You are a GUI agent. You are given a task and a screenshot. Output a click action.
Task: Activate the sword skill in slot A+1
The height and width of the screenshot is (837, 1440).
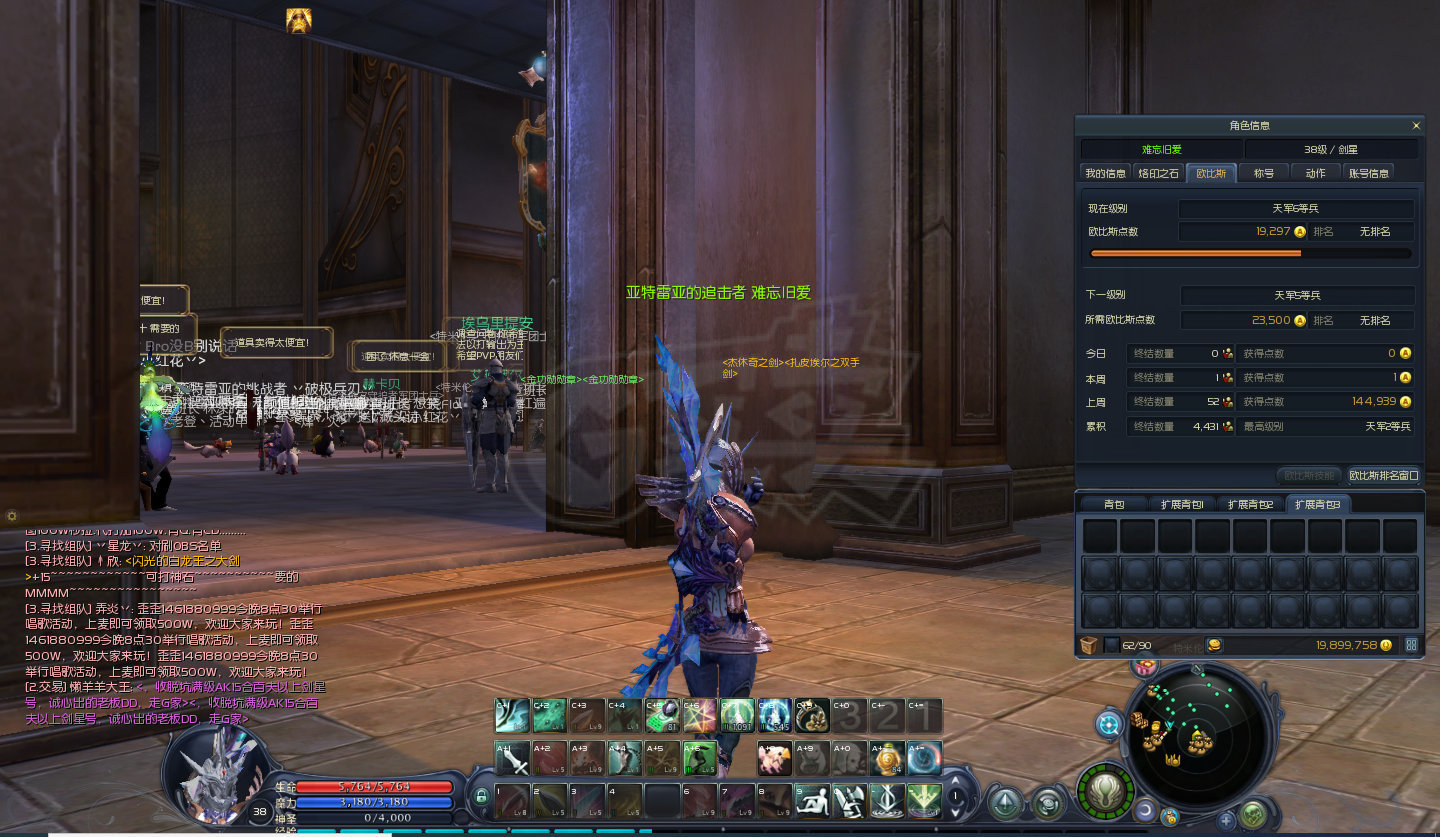tap(513, 758)
